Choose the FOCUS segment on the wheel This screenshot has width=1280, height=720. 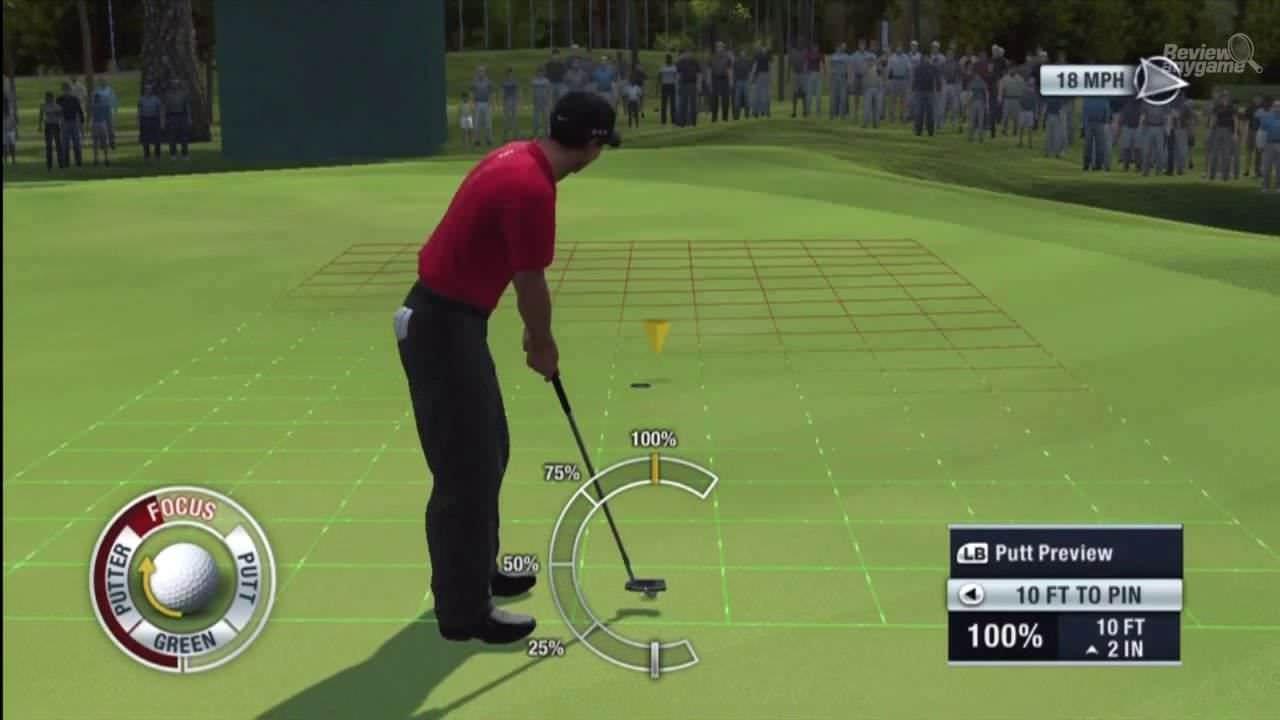pyautogui.click(x=181, y=509)
